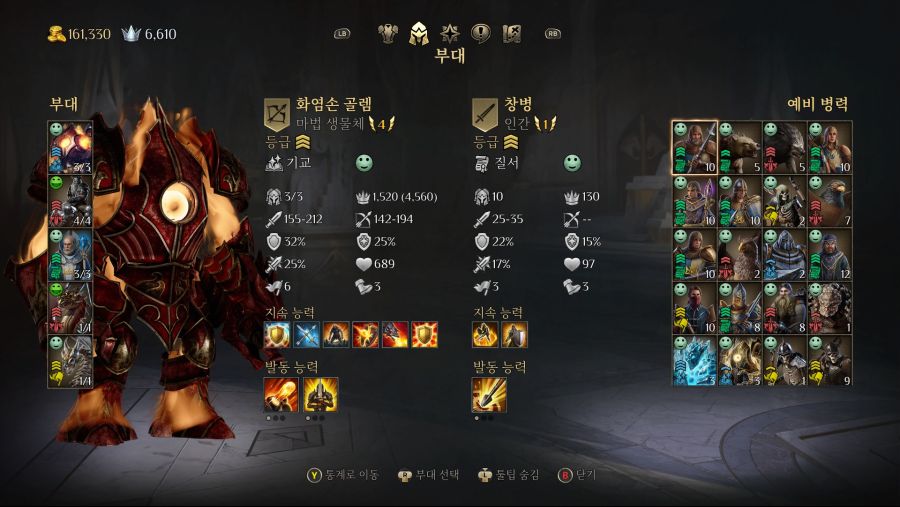Select the bear unit in the reserves
Image resolution: width=900 pixels, height=507 pixels.
pos(740,147)
